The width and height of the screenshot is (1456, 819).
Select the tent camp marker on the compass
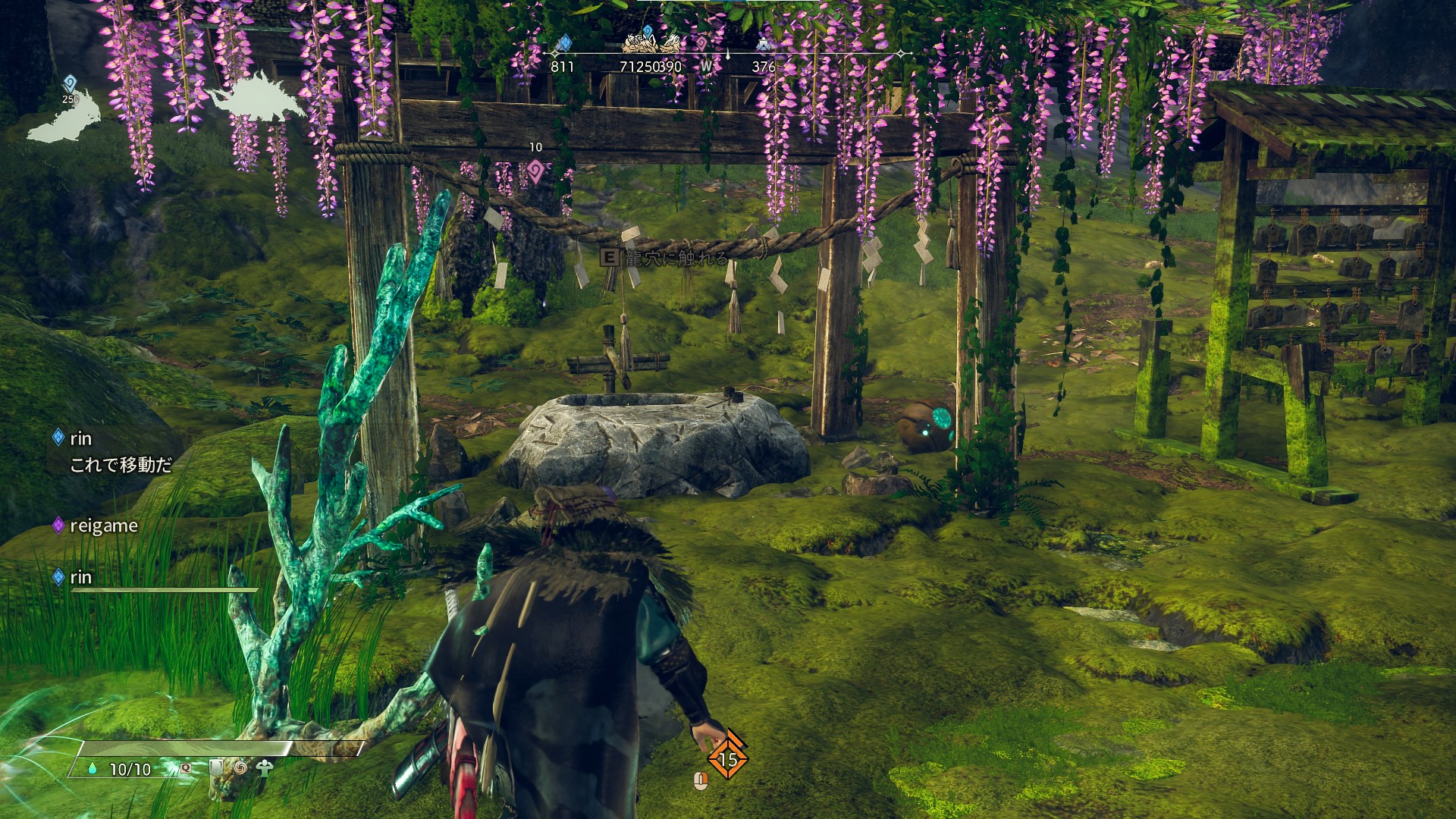click(763, 44)
